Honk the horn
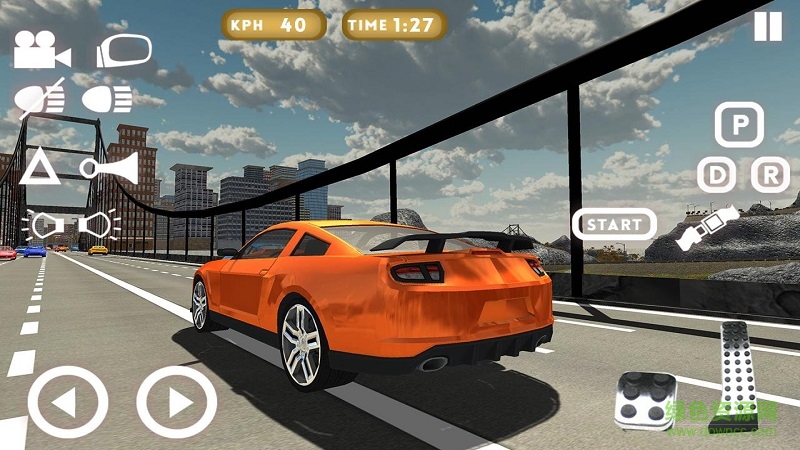The width and height of the screenshot is (800, 450). click(x=109, y=166)
